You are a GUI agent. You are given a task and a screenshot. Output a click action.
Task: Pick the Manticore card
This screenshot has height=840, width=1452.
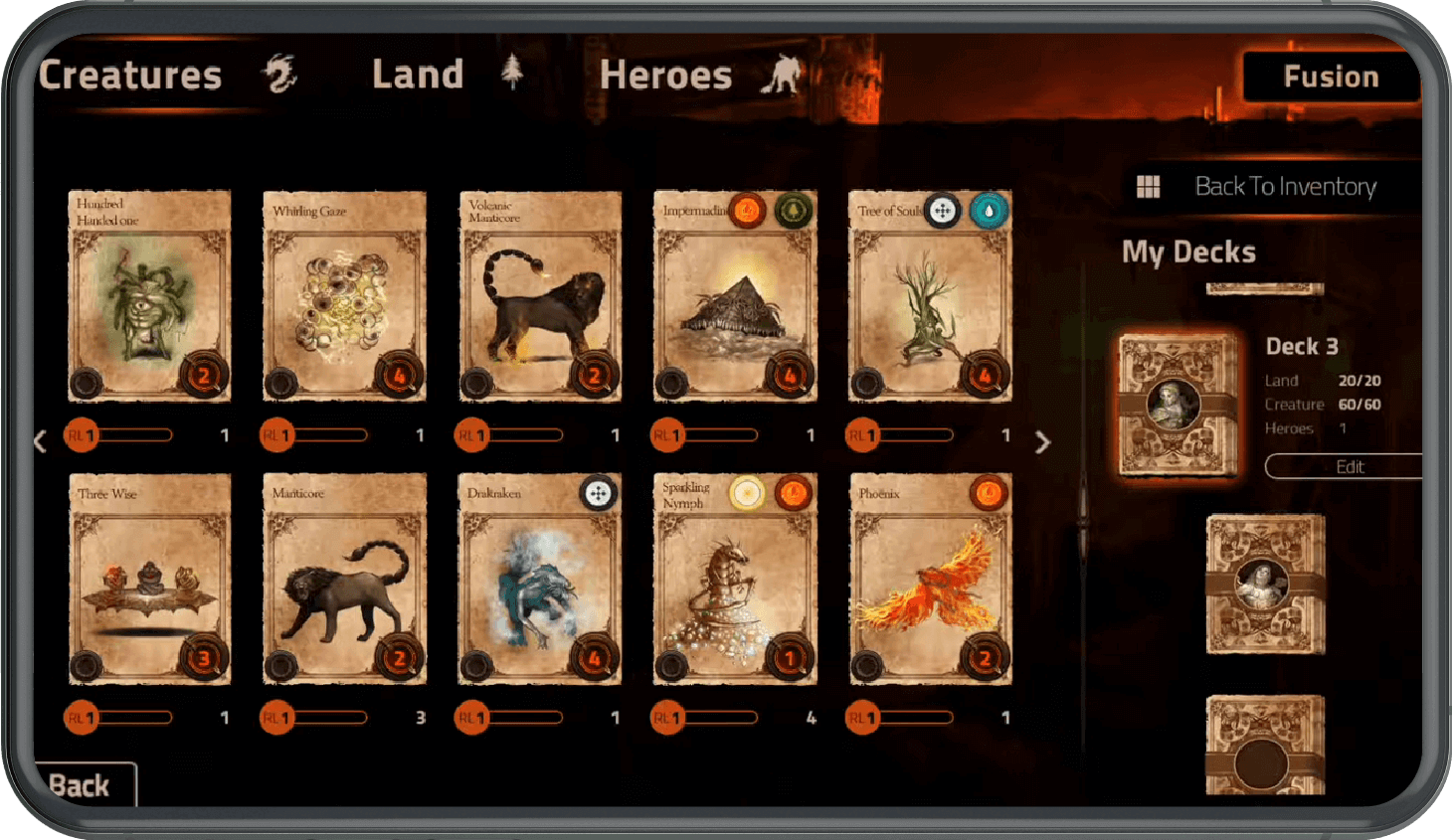344,580
